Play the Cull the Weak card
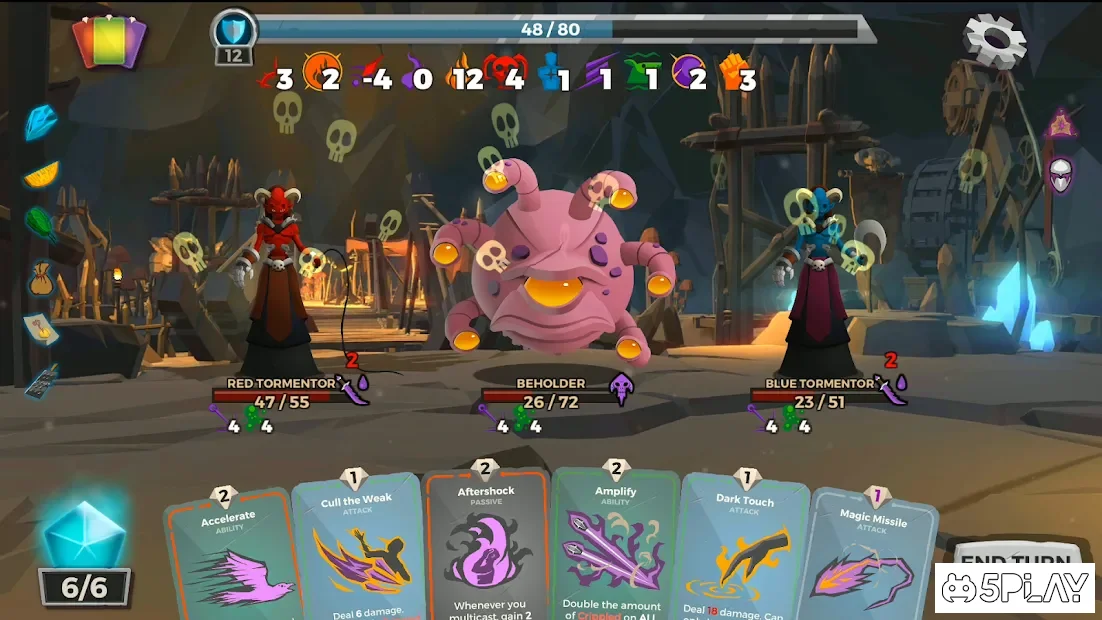The height and width of the screenshot is (620, 1102). (358, 548)
